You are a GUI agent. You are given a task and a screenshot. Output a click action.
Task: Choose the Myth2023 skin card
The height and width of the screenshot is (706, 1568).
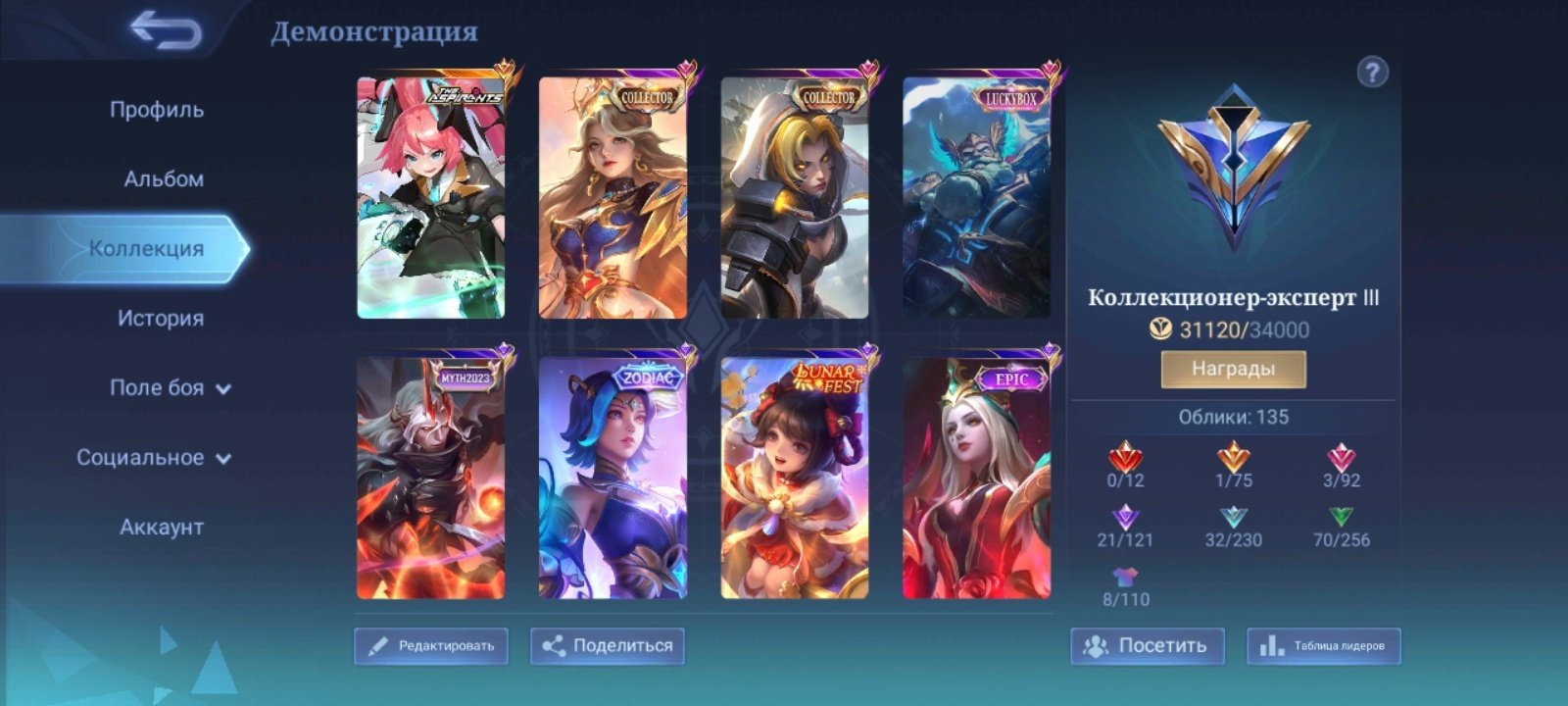click(431, 478)
